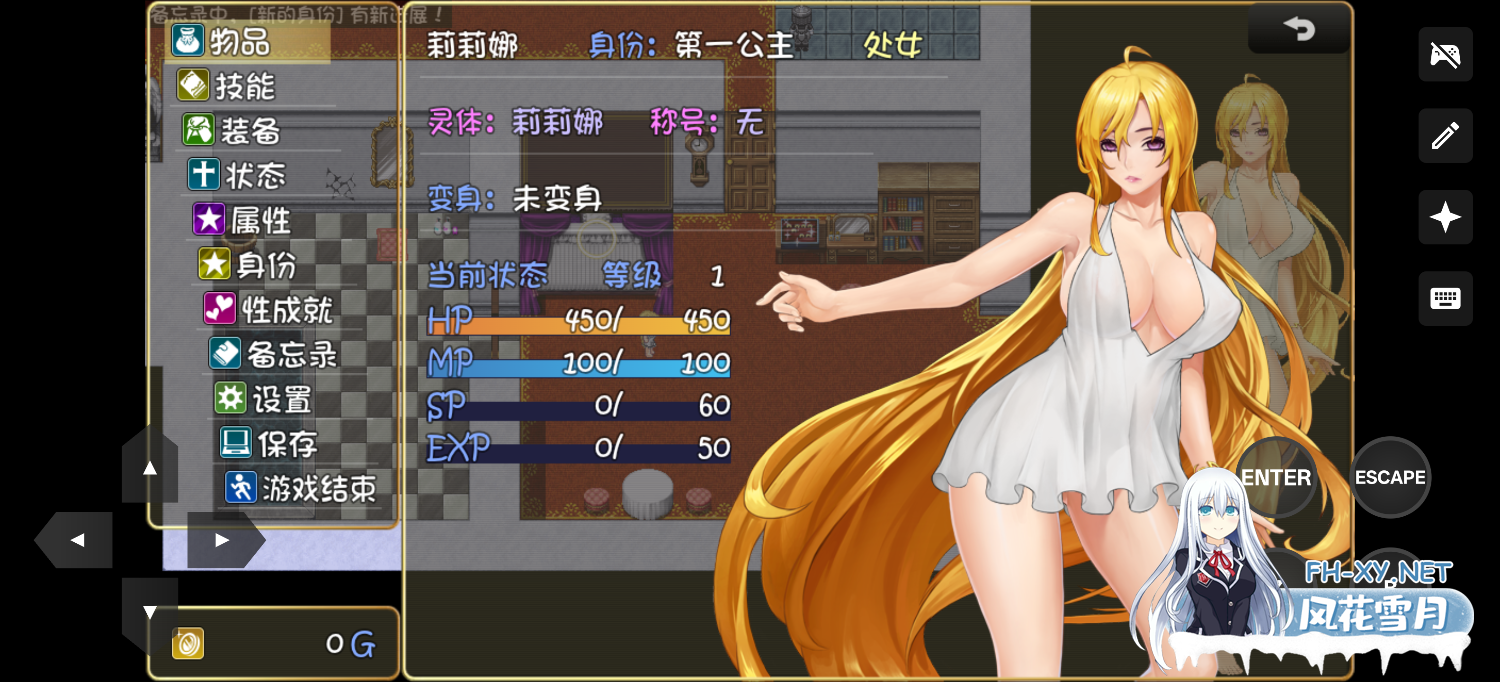Tap the ESCAPE virtual button

point(1390,478)
